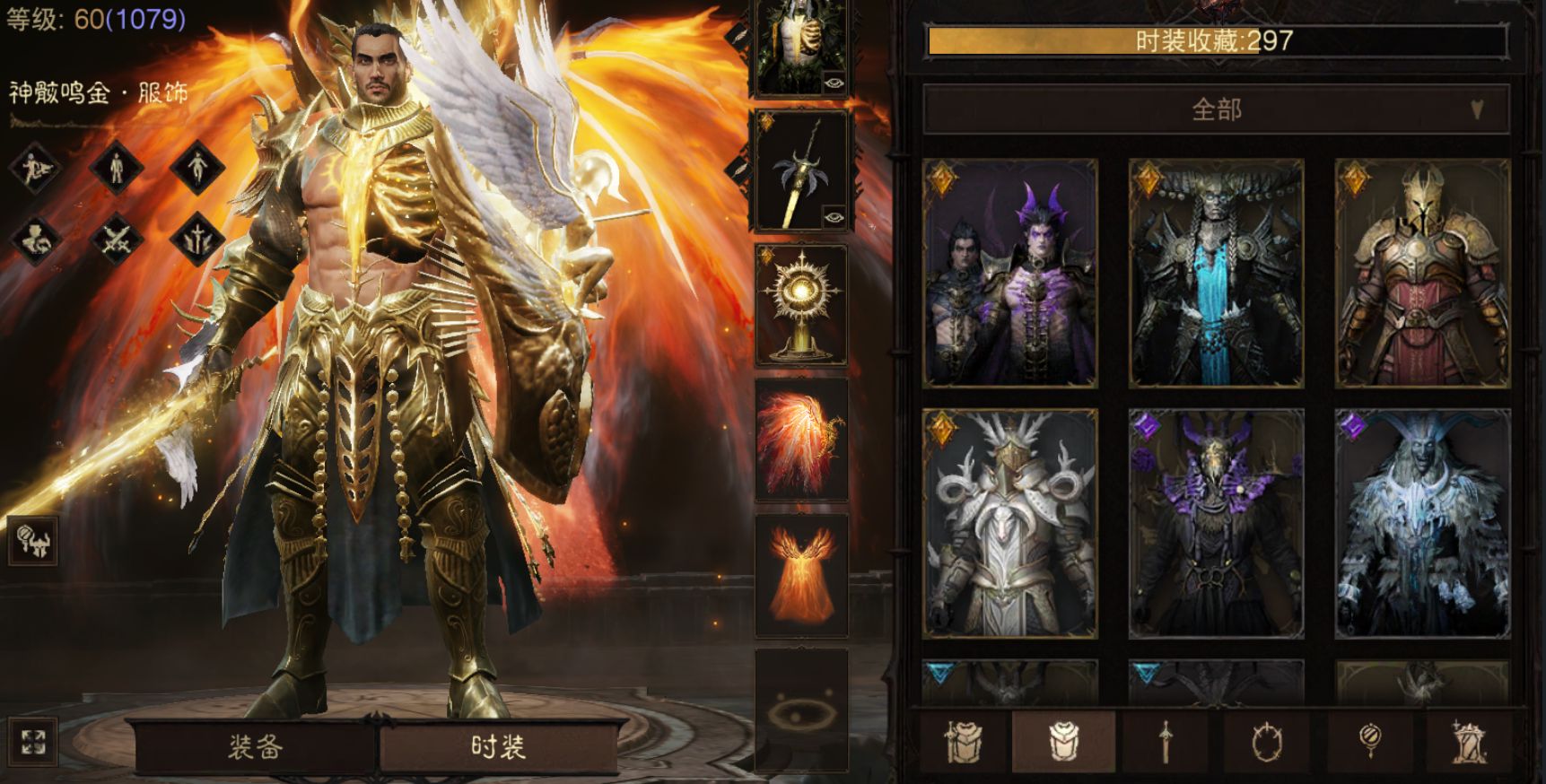Select the purple horned demon costume

1010,274
